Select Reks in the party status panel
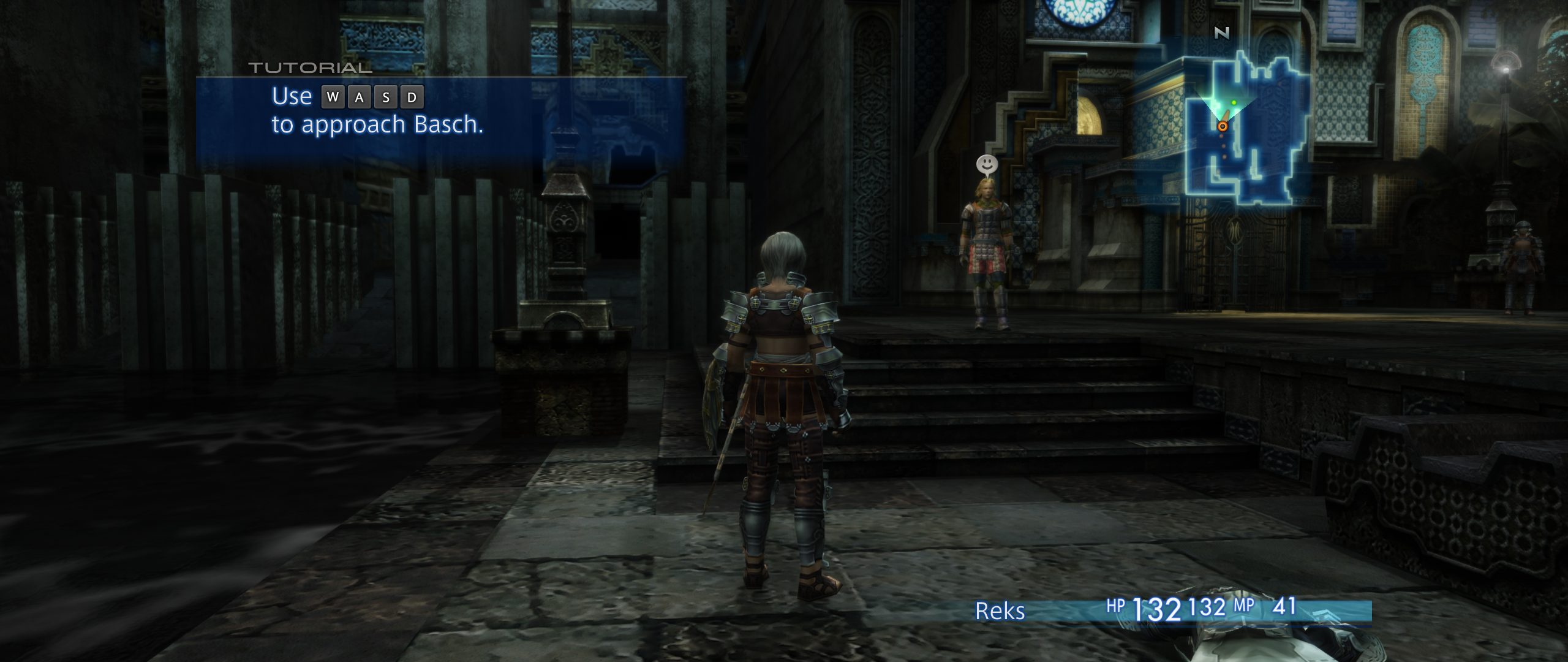1568x662 pixels. 1000,611
